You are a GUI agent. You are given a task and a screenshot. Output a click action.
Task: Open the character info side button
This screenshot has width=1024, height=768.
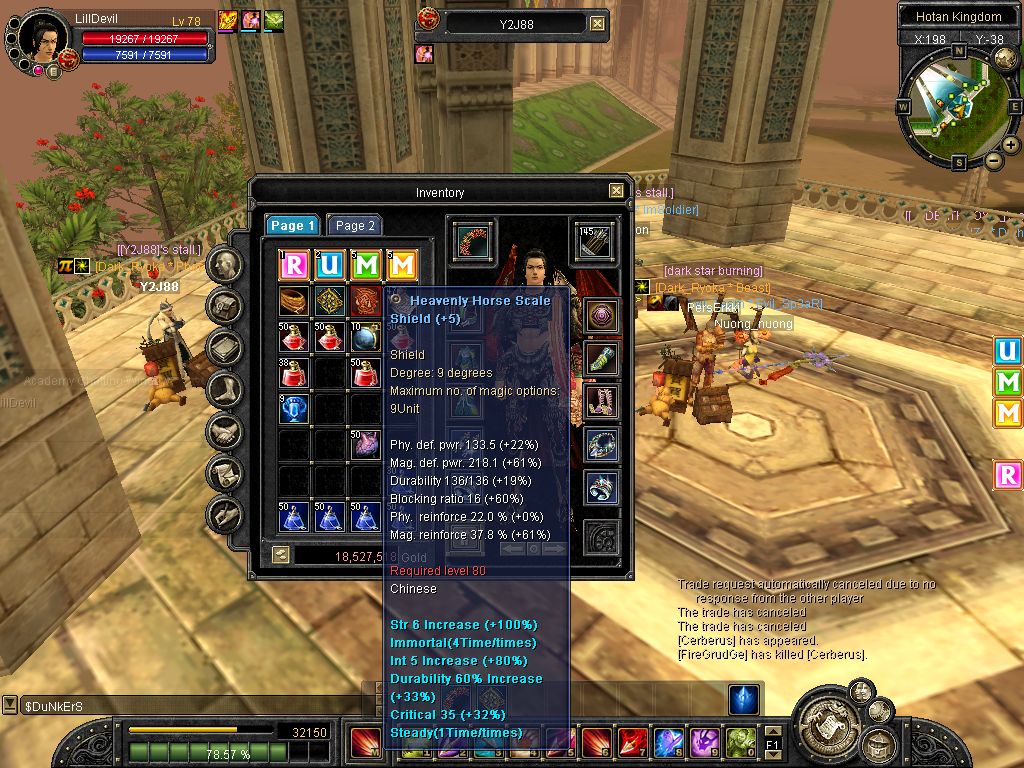(x=226, y=265)
